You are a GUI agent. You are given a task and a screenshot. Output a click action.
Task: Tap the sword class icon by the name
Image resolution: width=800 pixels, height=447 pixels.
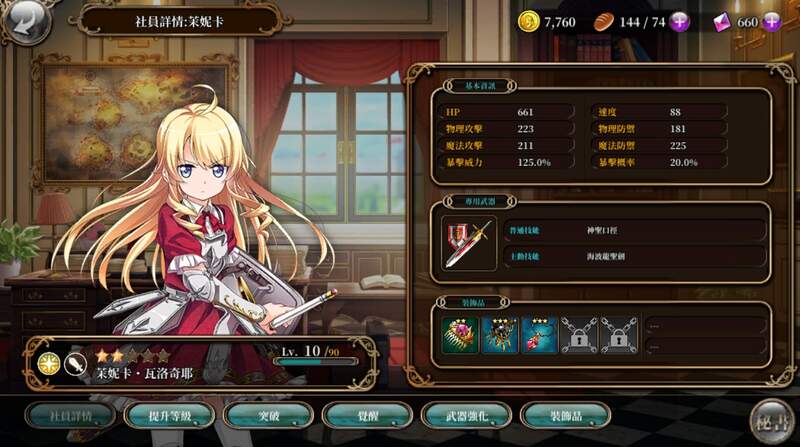74,364
